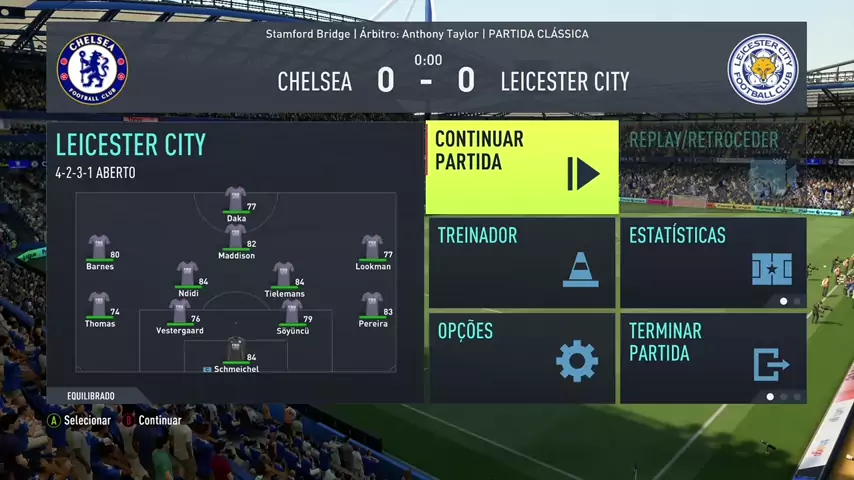Select midfielder Tielemans
The image size is (854, 480).
(284, 275)
